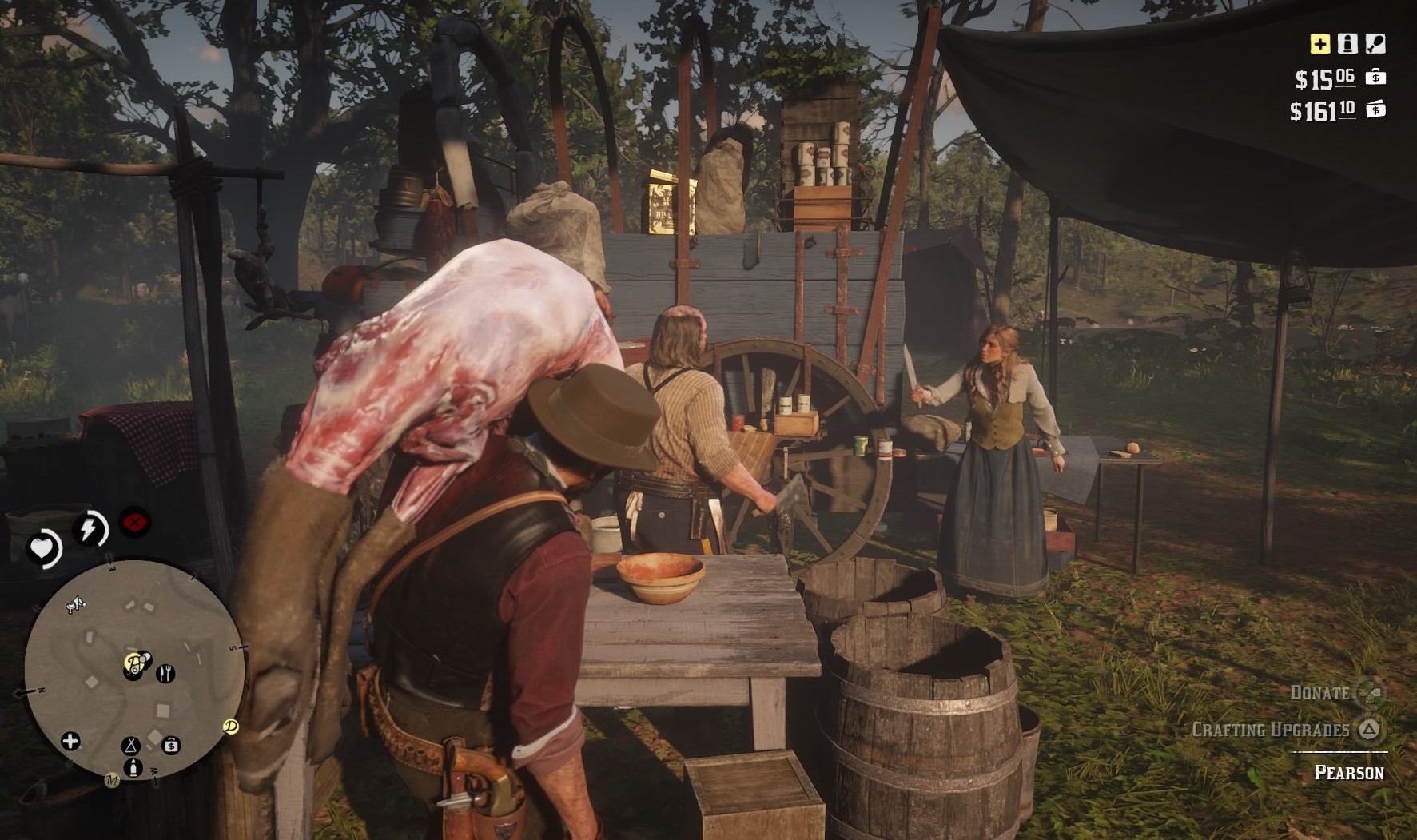Select the fork and knife marker on minimap

click(165, 673)
